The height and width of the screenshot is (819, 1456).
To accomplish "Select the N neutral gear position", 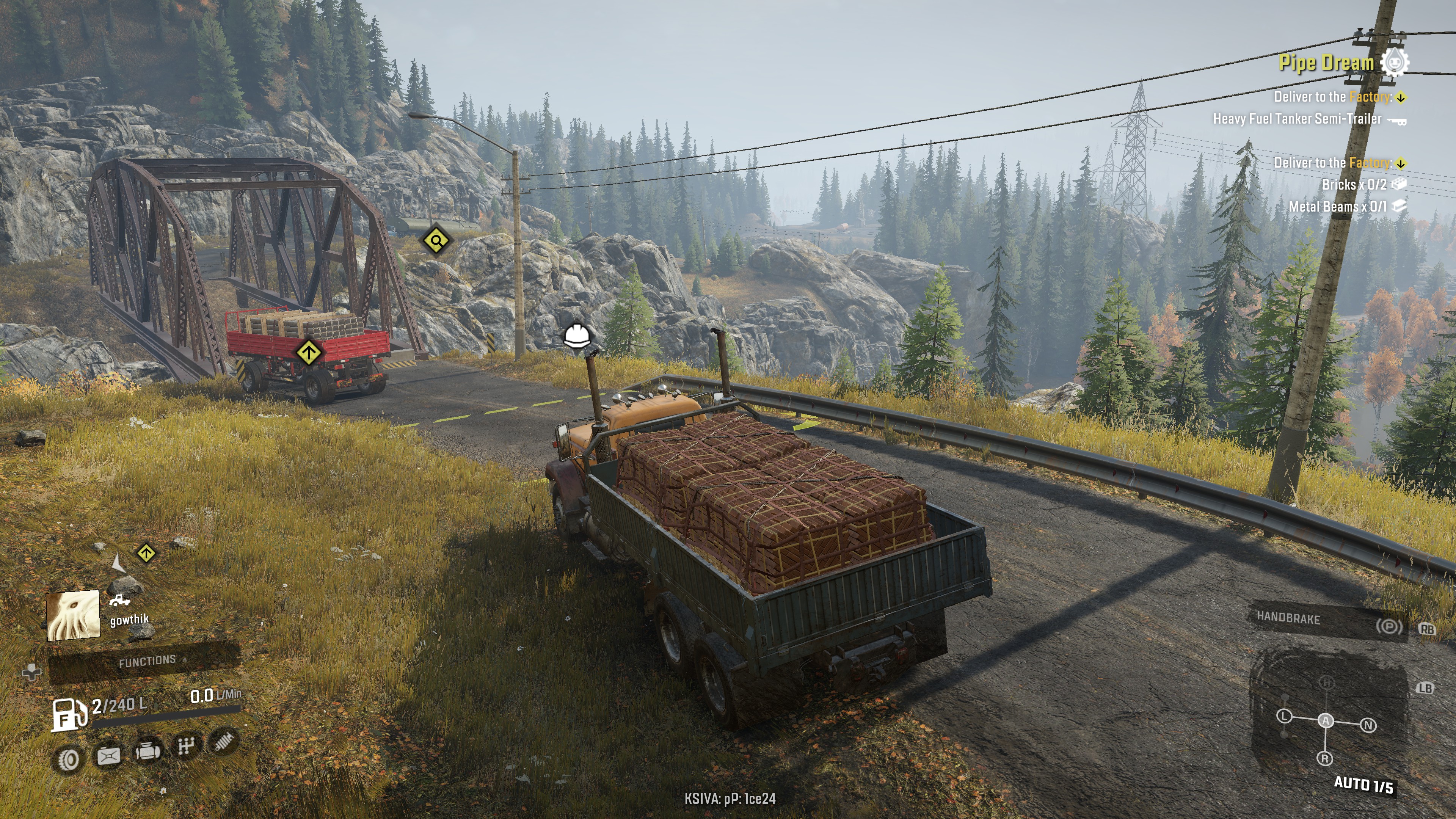I will pyautogui.click(x=1368, y=725).
